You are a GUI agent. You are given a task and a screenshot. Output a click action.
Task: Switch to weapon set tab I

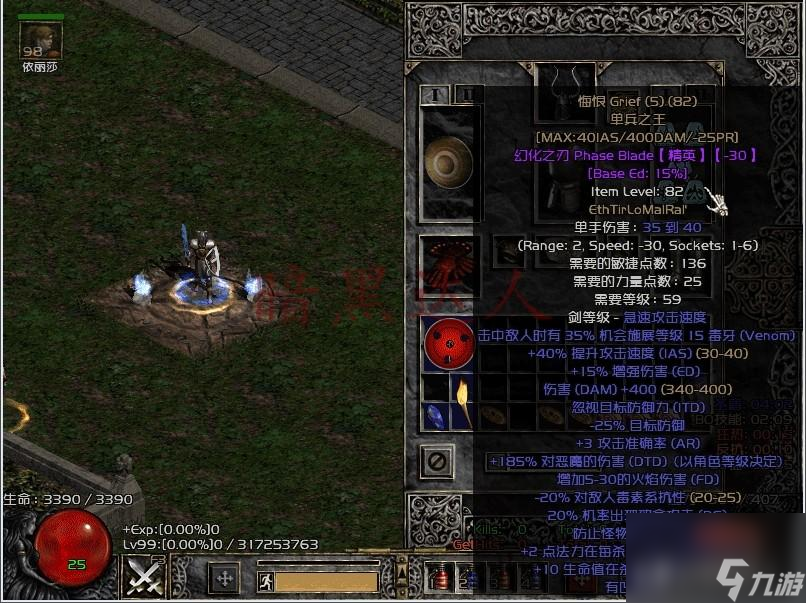436,94
